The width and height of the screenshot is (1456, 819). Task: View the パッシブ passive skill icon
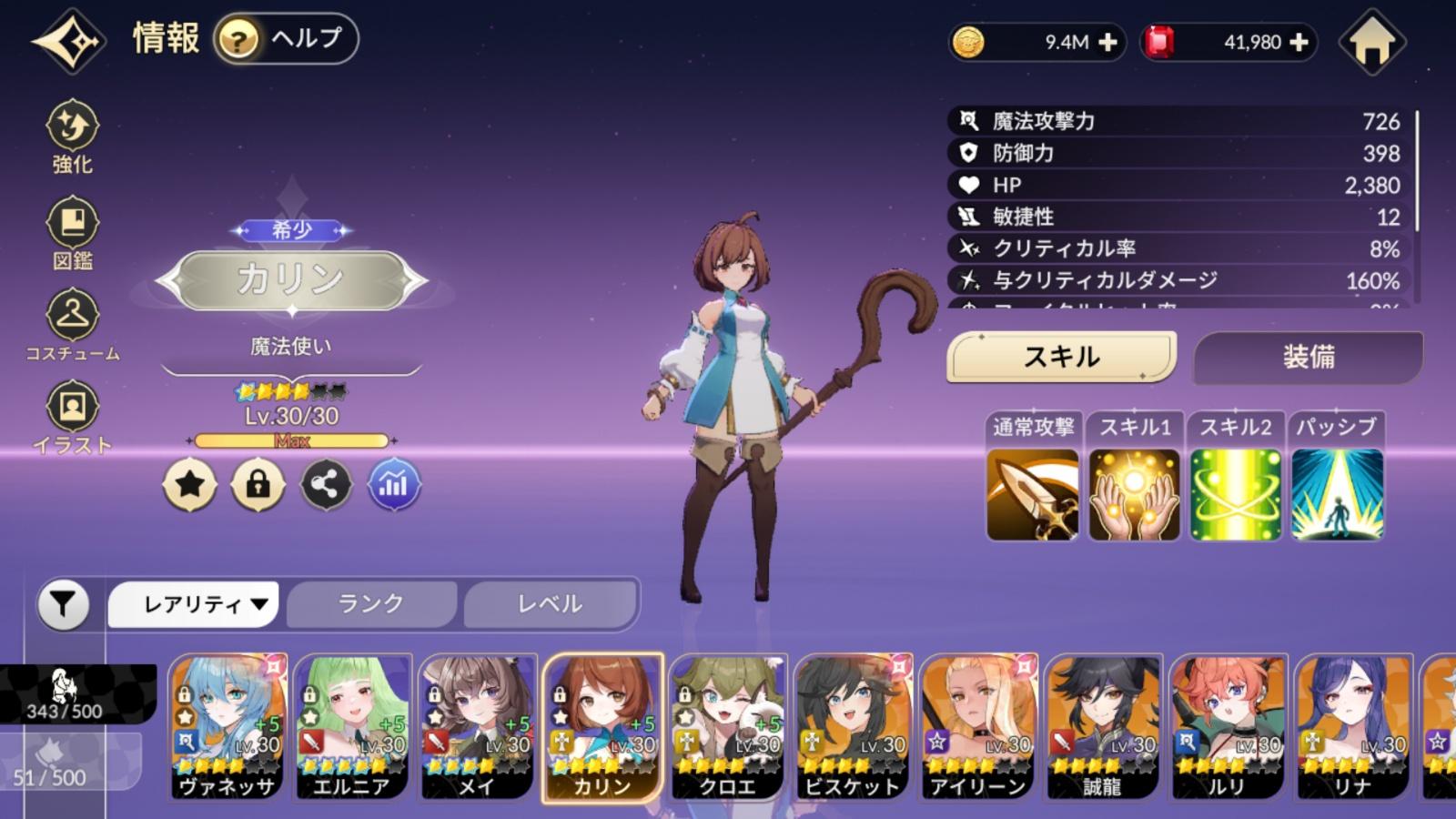[x=1336, y=494]
